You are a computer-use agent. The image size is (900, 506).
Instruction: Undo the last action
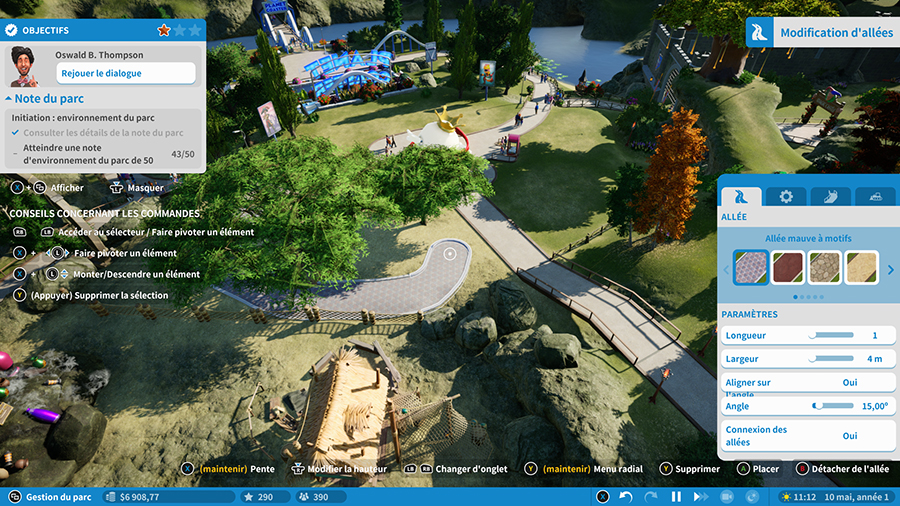(626, 497)
